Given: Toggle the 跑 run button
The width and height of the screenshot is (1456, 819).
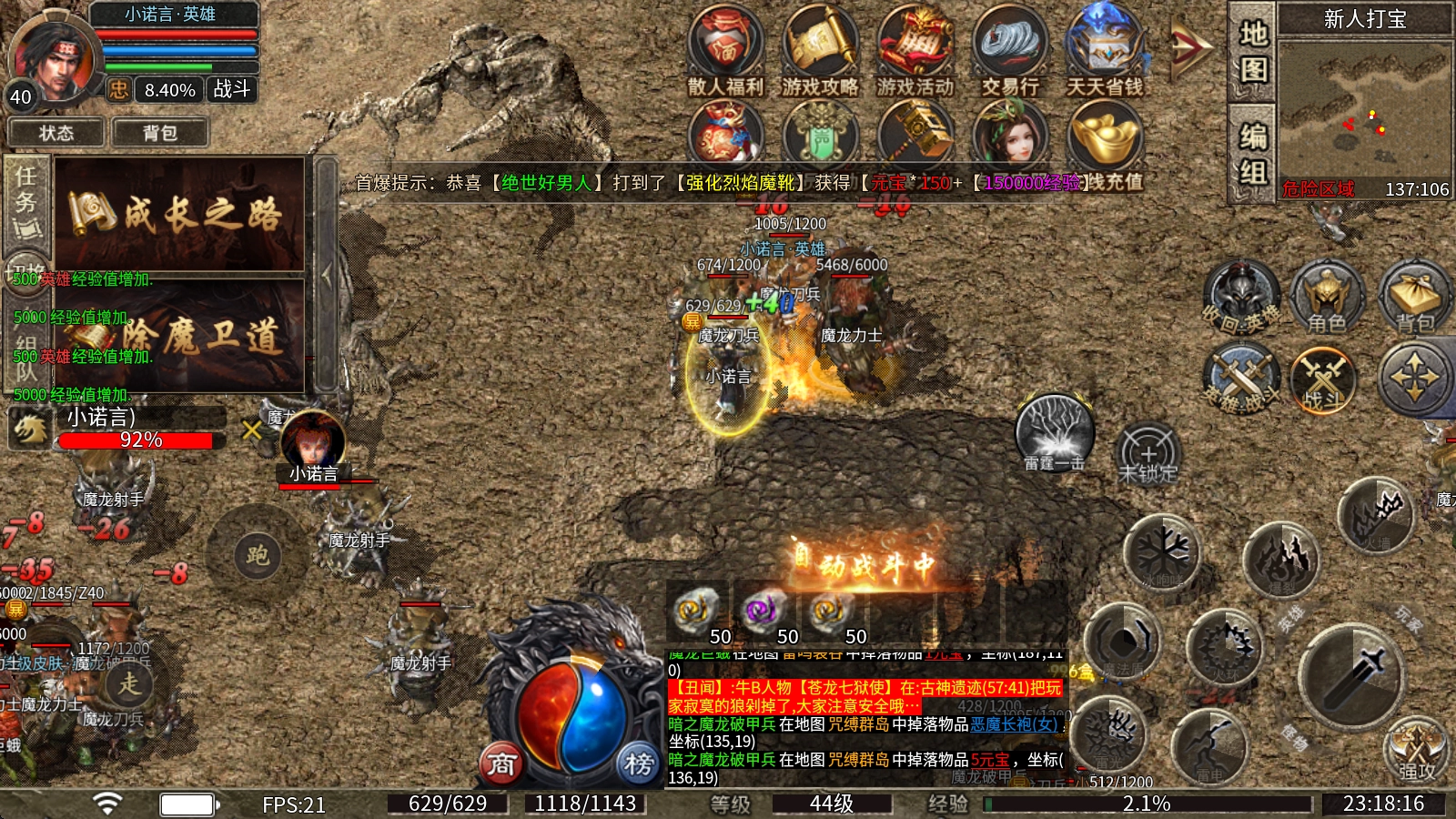Looking at the screenshot, I should [257, 555].
